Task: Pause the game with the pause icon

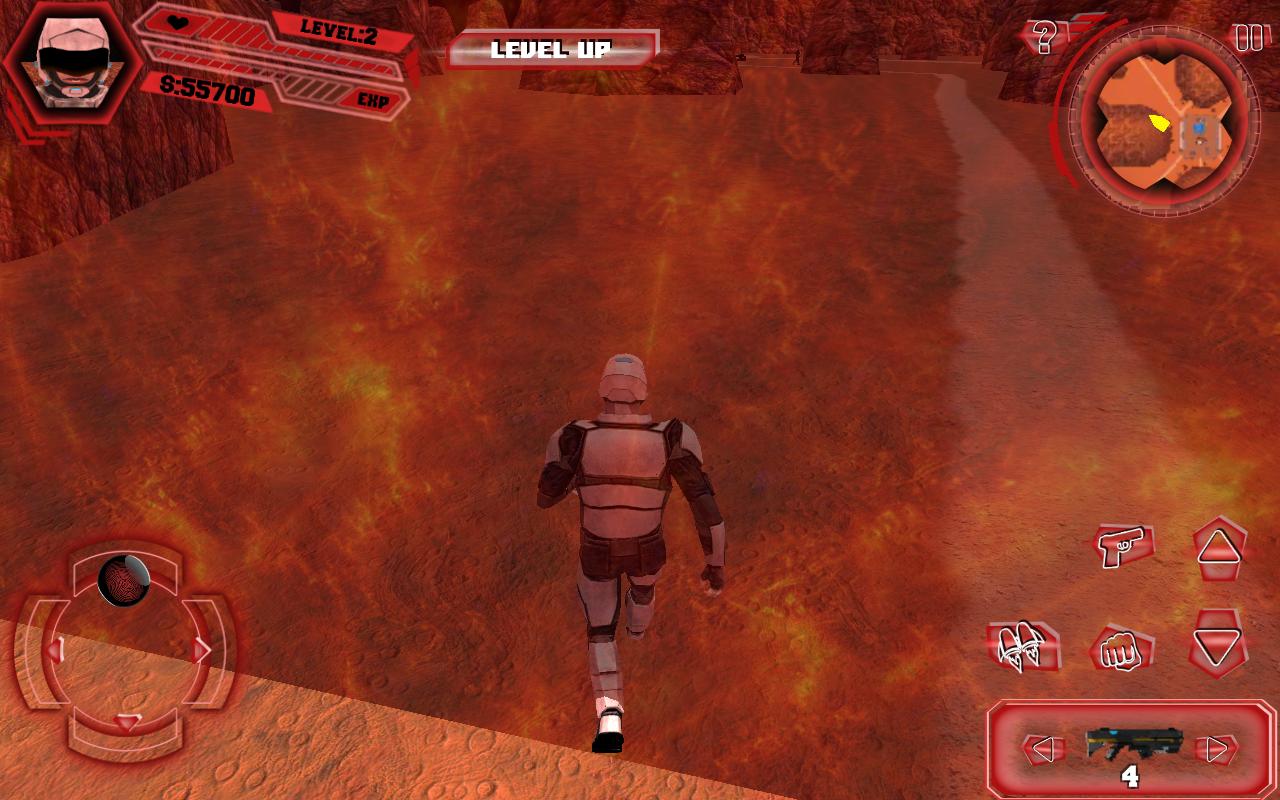Action: coord(1249,38)
